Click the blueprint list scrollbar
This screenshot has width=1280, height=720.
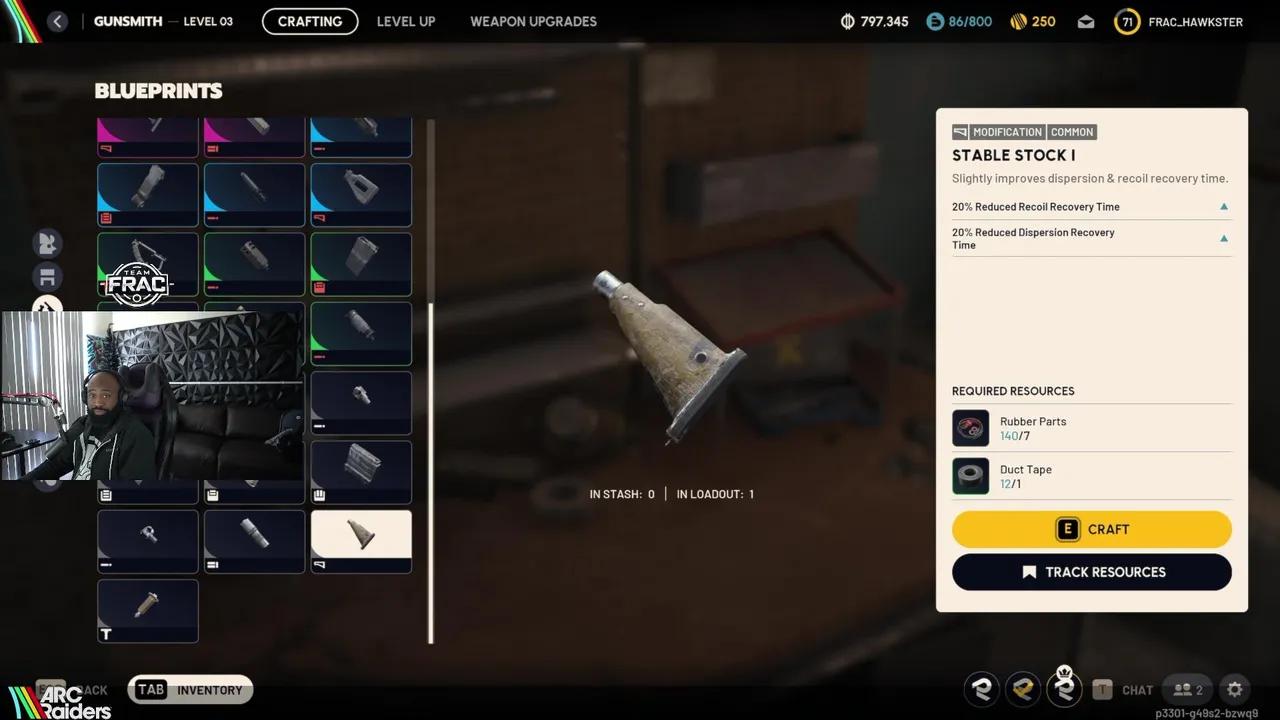(431, 470)
